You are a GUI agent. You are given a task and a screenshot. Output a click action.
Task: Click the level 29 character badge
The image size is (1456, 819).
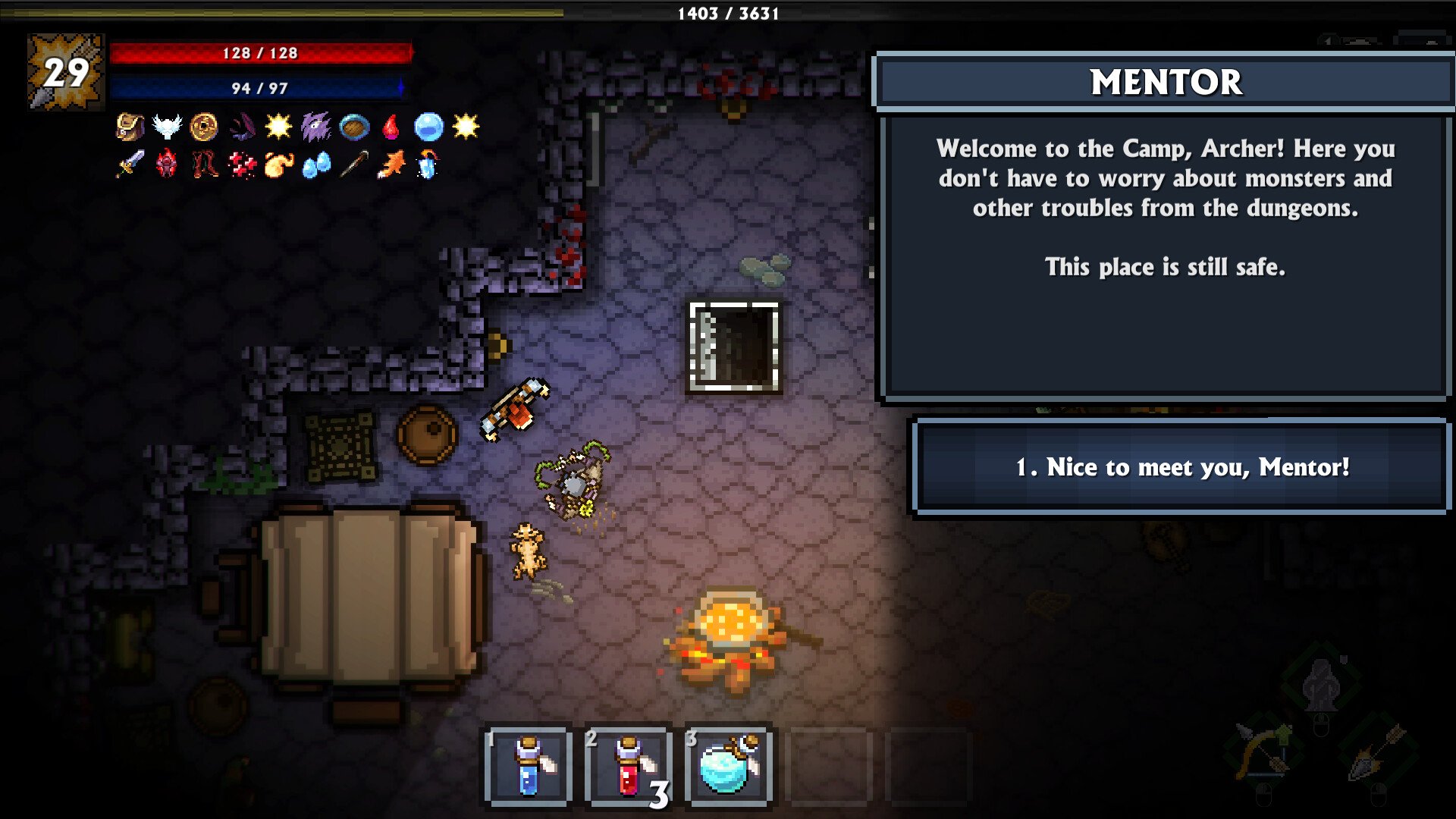coord(66,72)
